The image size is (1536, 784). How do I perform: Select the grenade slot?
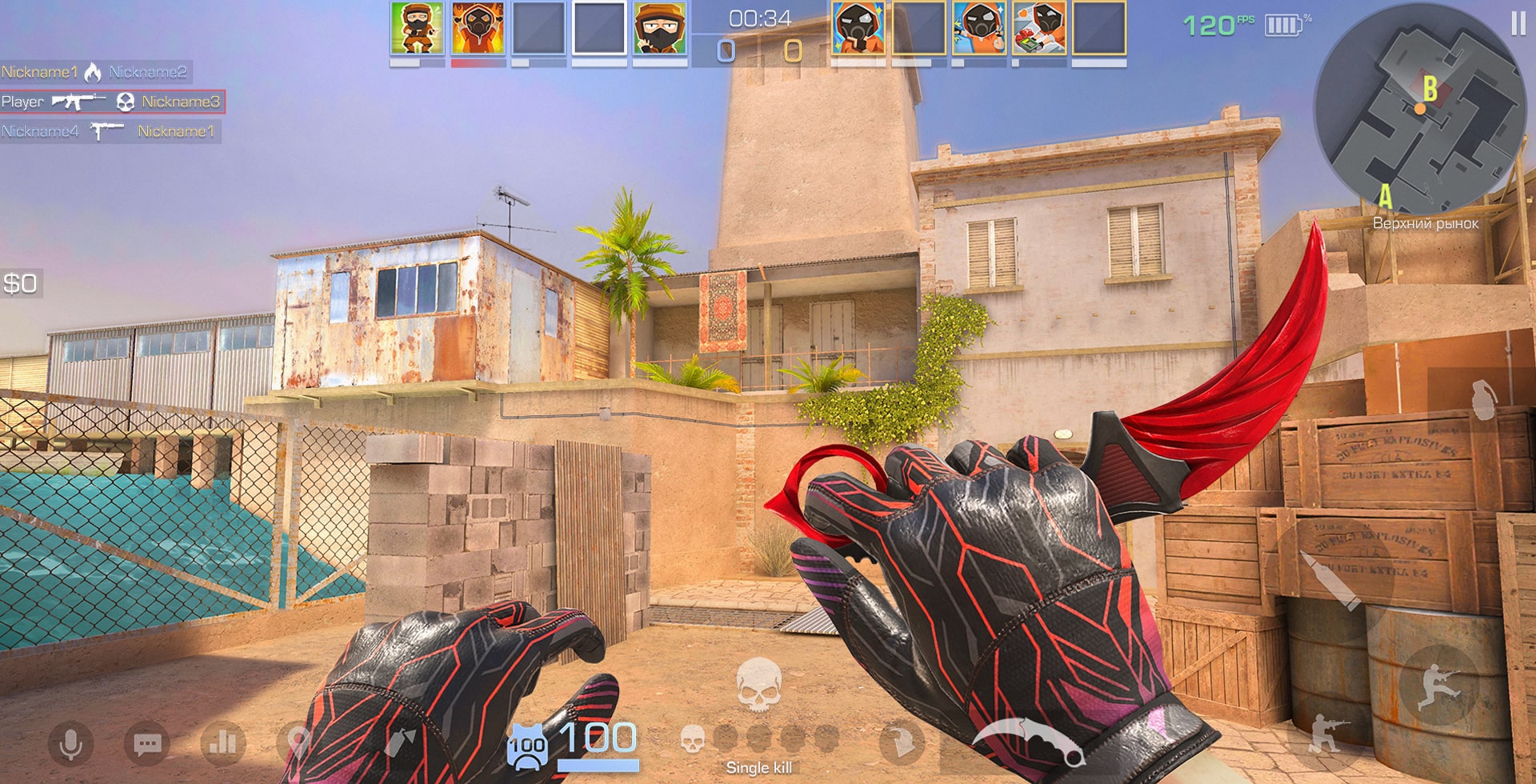[1482, 399]
